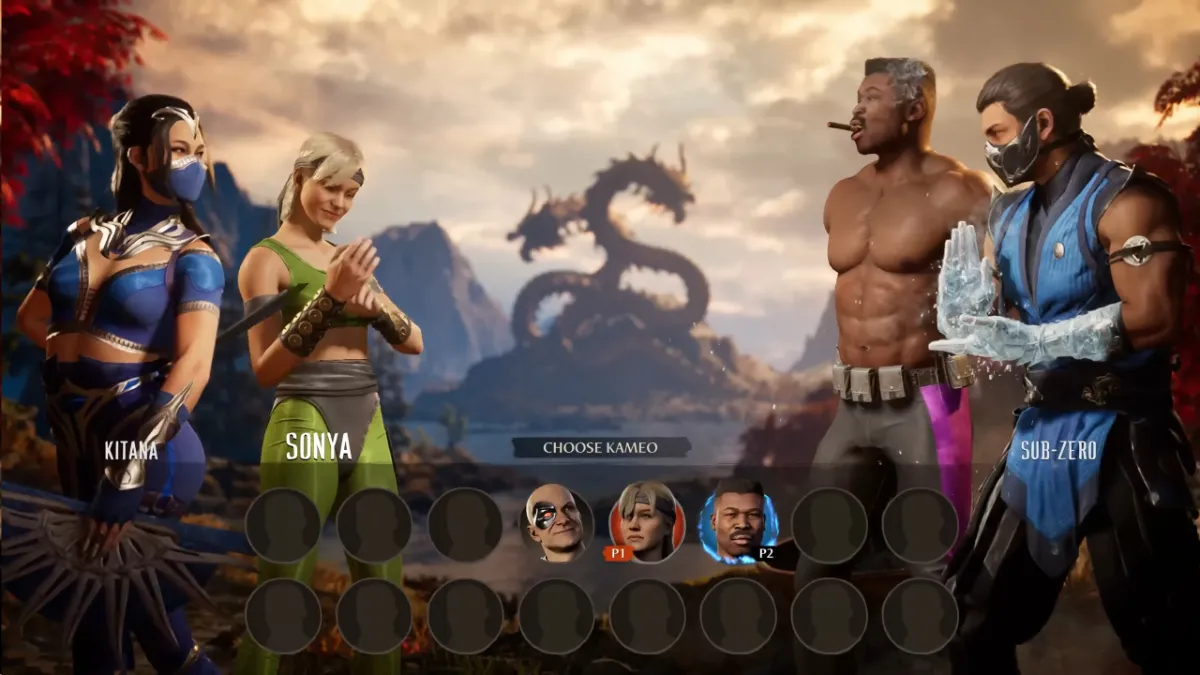Choose the Sonya kameo portrait marked P1
This screenshot has width=1200, height=675.
click(x=647, y=521)
